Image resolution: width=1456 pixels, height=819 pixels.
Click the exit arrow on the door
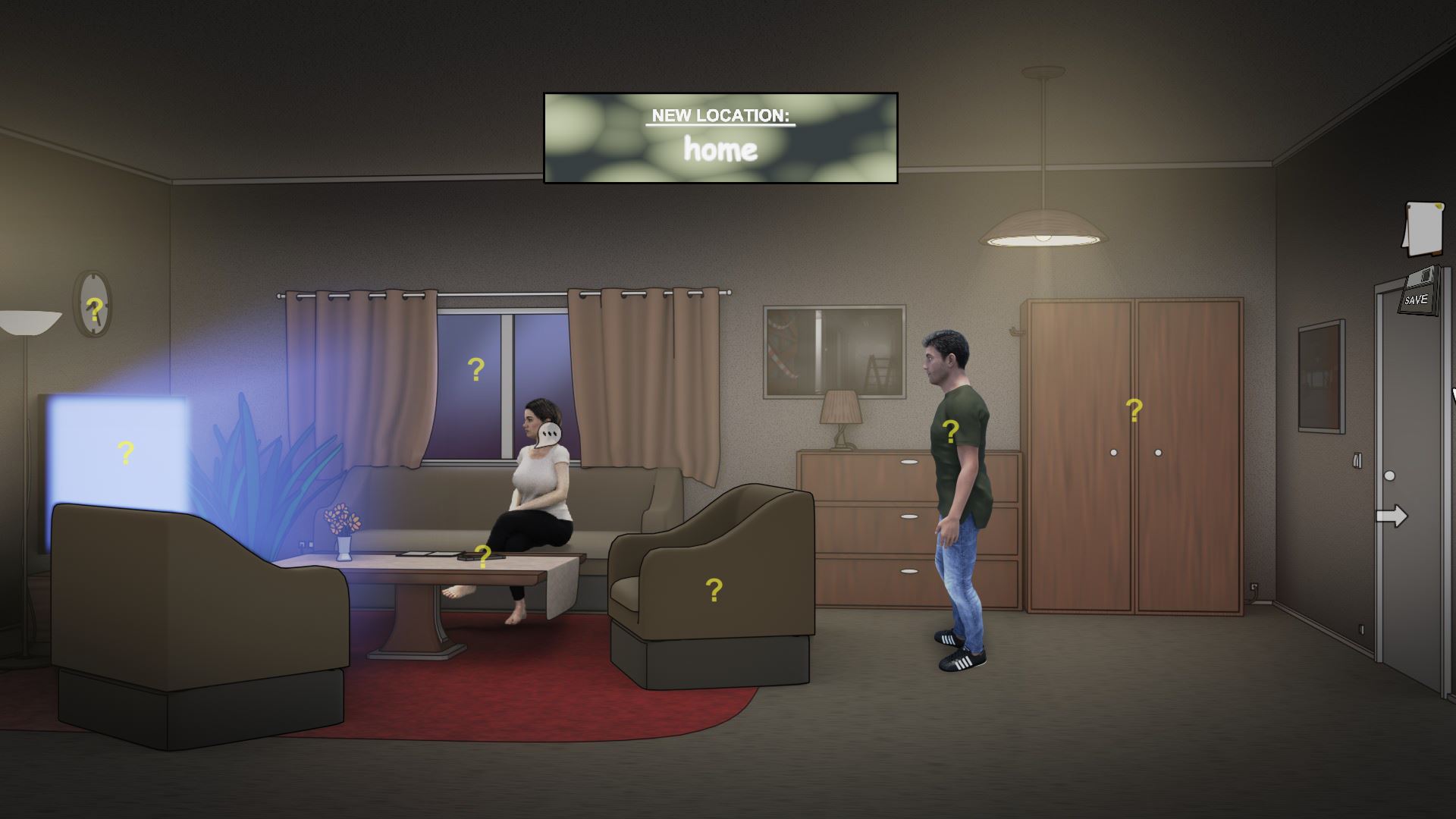pyautogui.click(x=1394, y=514)
